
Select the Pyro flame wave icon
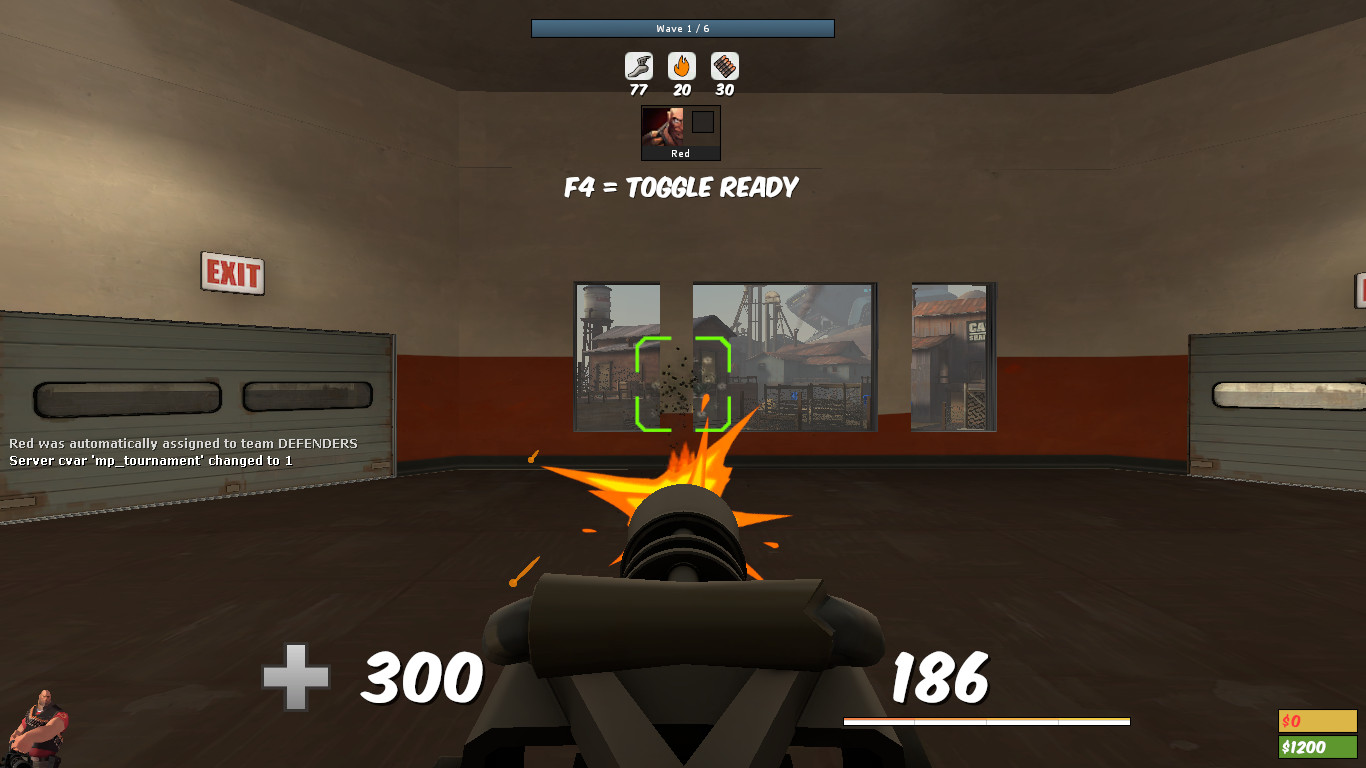tap(681, 67)
